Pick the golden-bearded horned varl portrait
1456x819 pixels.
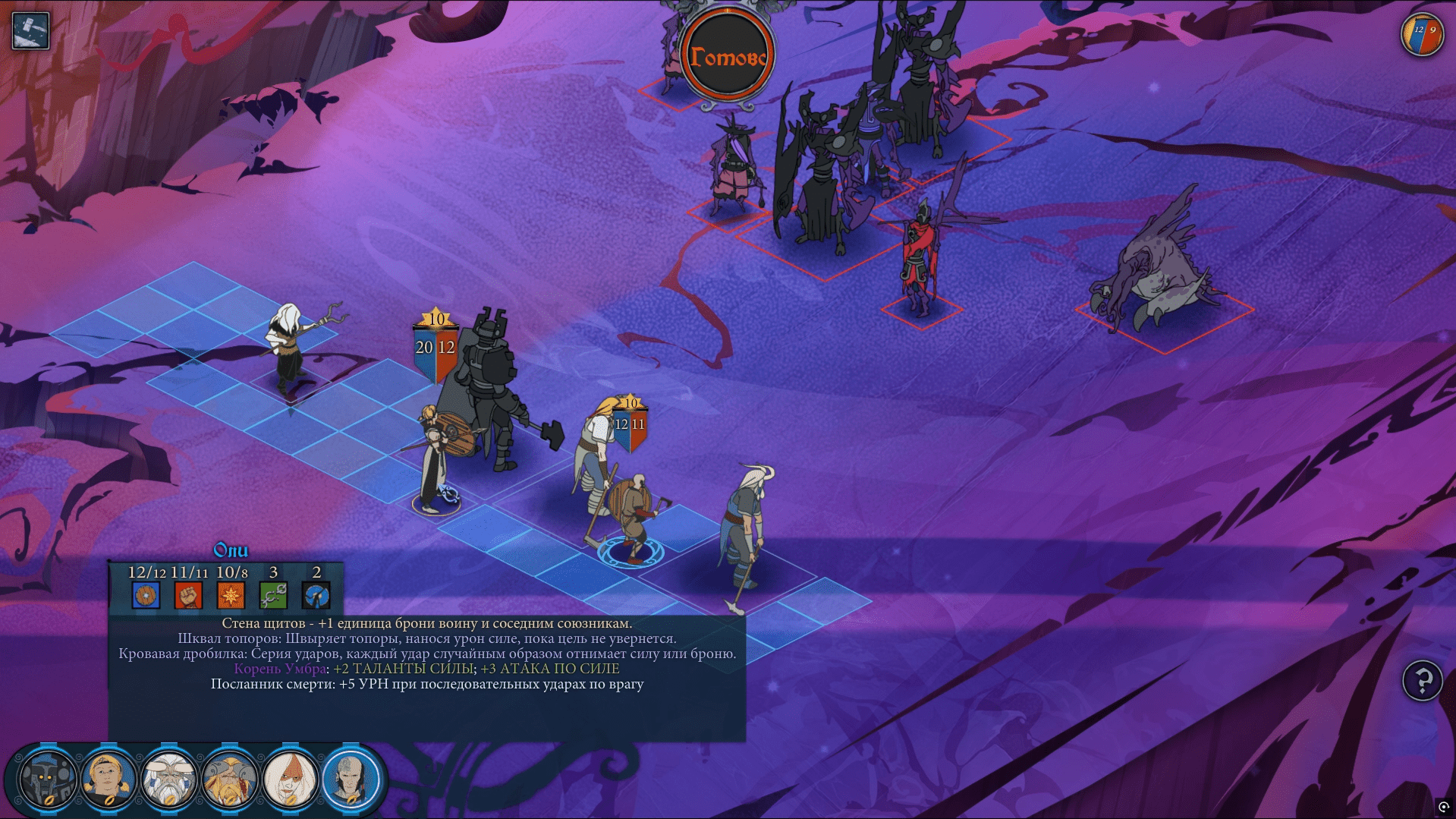pyautogui.click(x=229, y=780)
